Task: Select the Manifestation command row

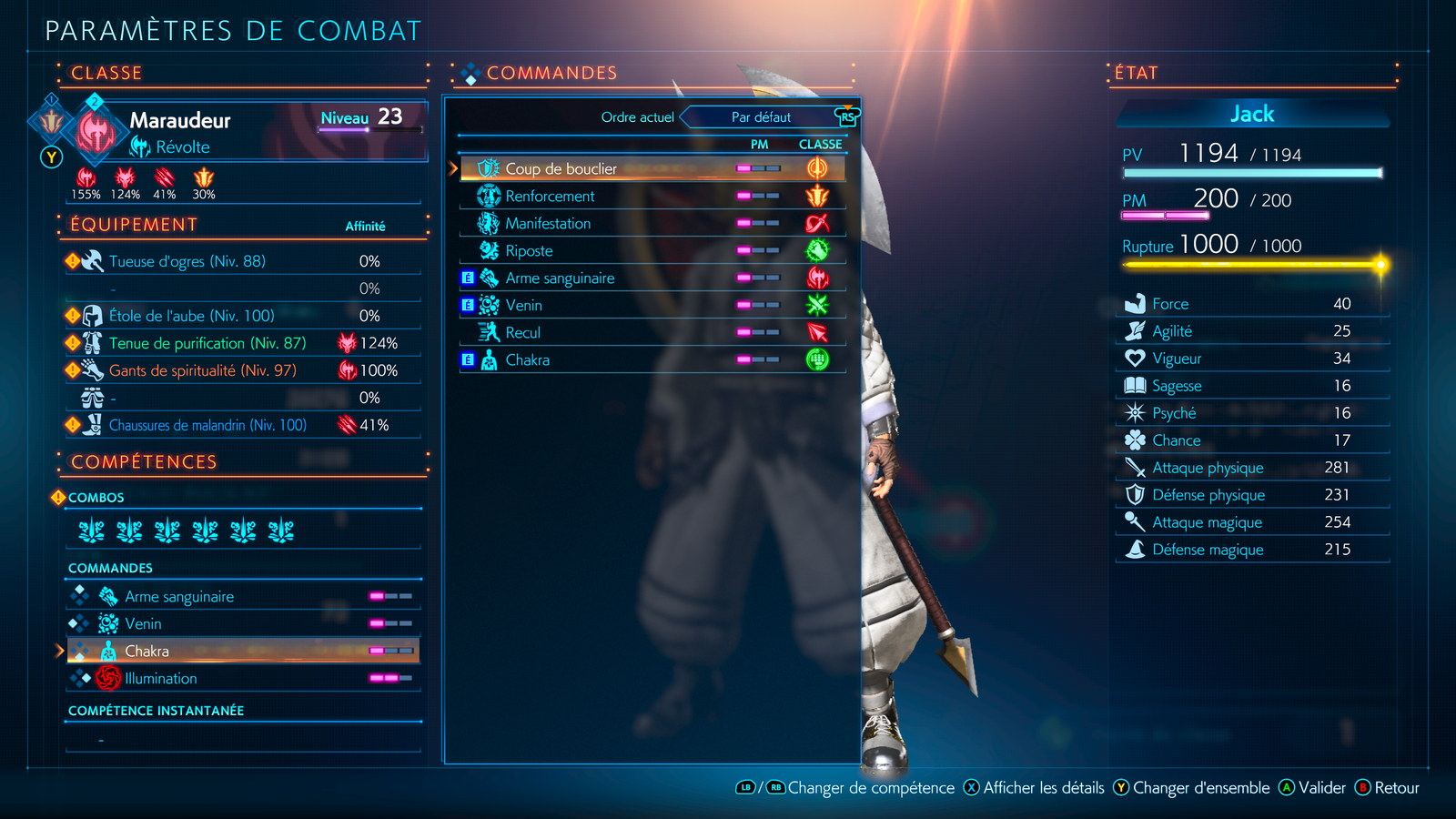Action: click(548, 223)
